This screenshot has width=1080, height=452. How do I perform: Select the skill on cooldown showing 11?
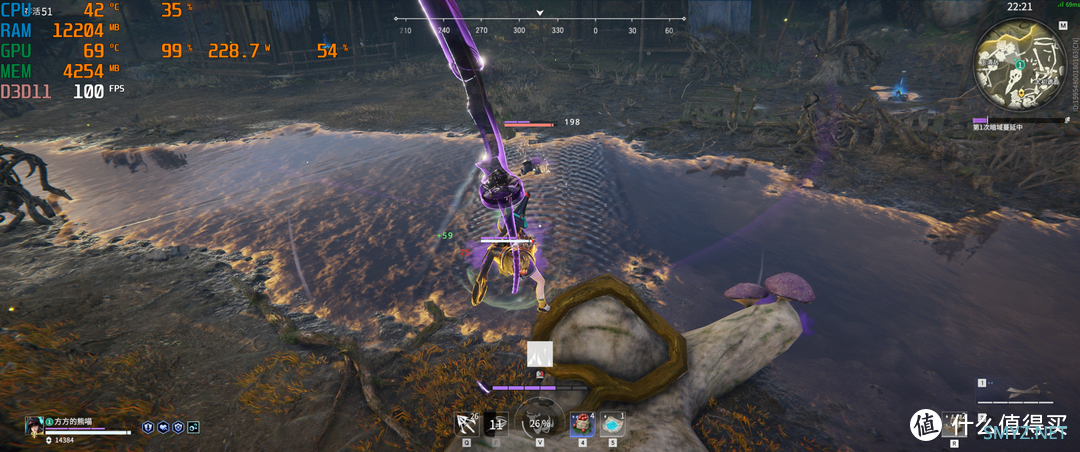(496, 424)
